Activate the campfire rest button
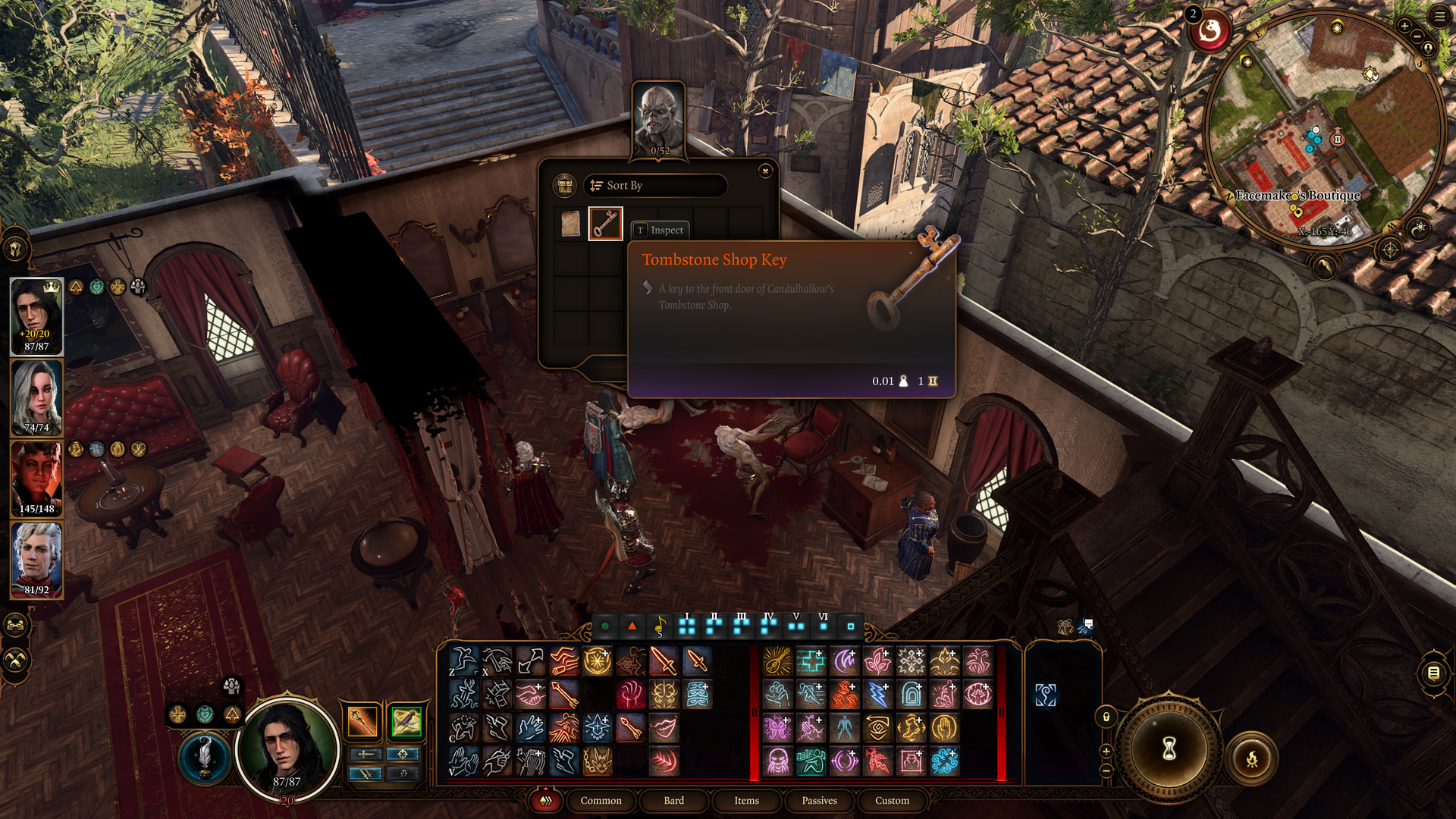 (1251, 758)
